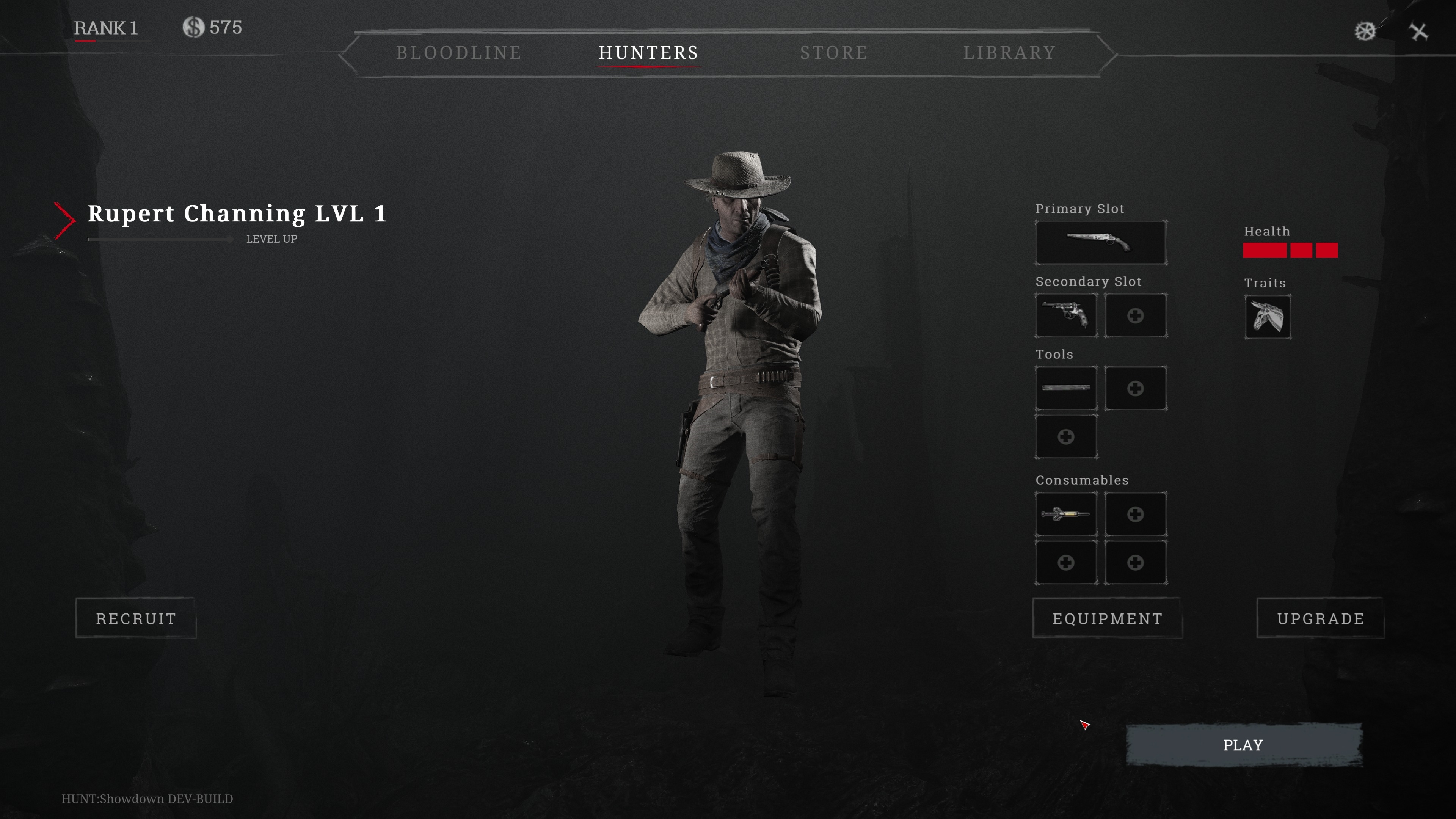Viewport: 1456px width, 819px height.
Task: Select hunter Rupert Channing
Action: pyautogui.click(x=237, y=213)
